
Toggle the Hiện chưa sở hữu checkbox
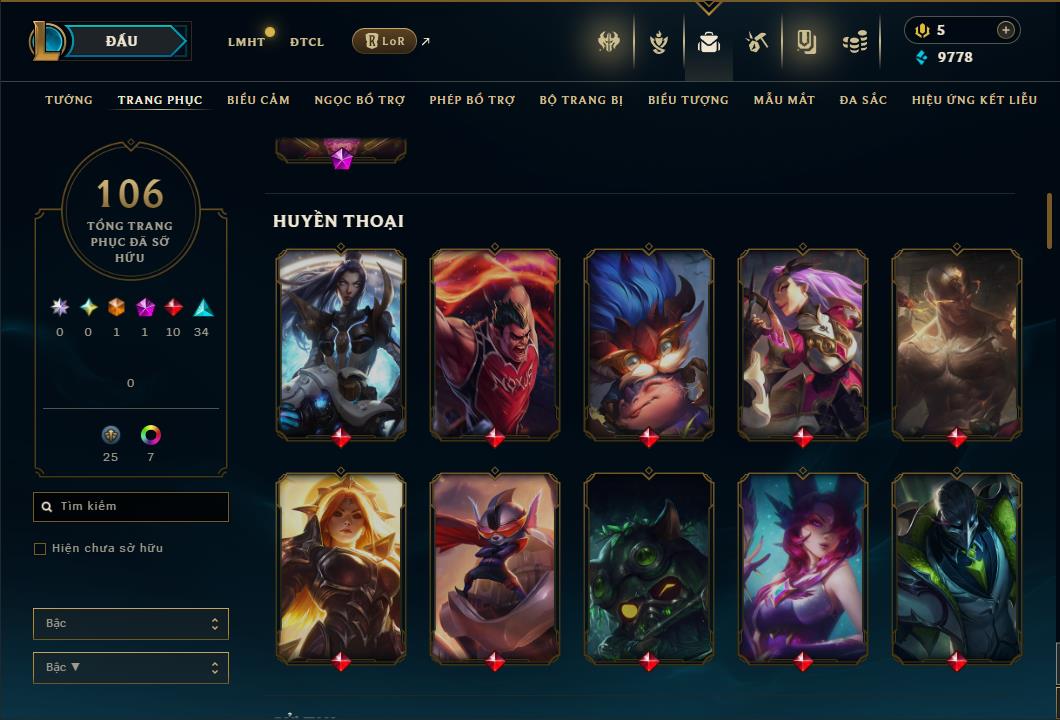pos(40,548)
